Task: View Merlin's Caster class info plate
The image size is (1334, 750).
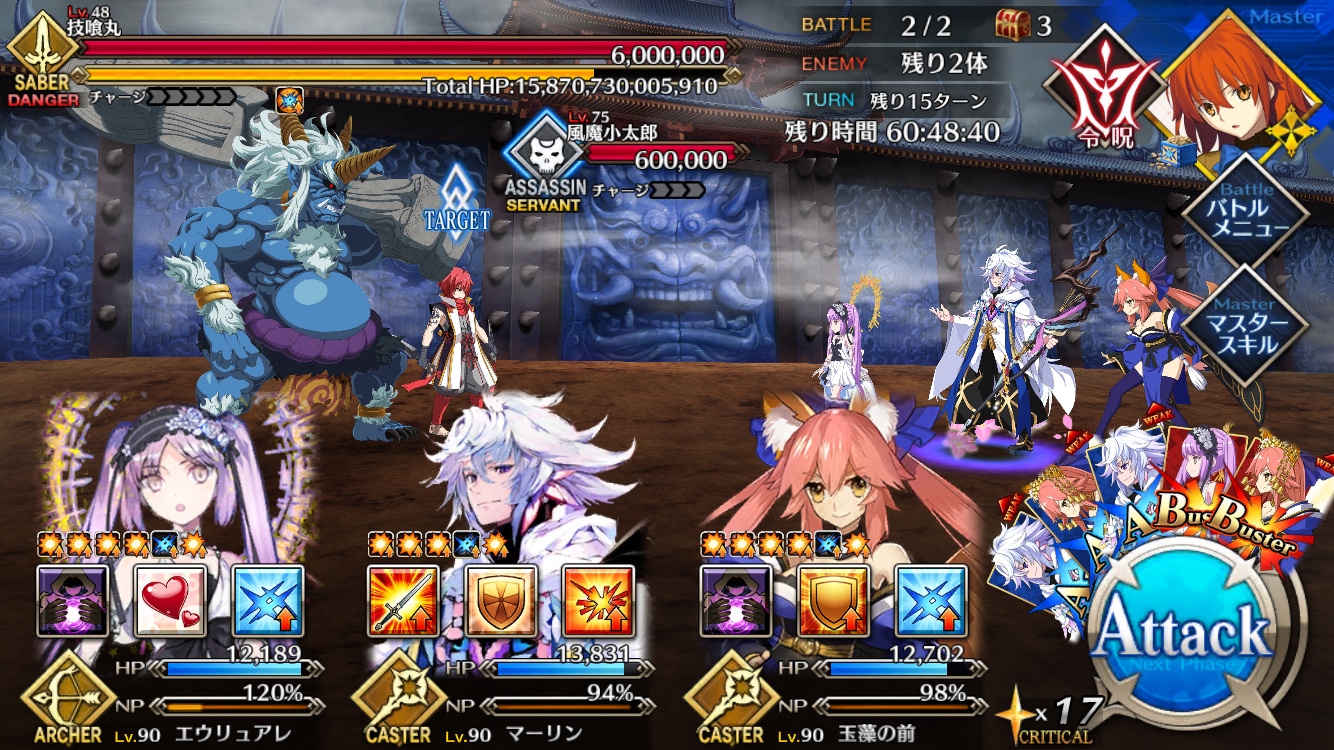Action: (x=398, y=710)
